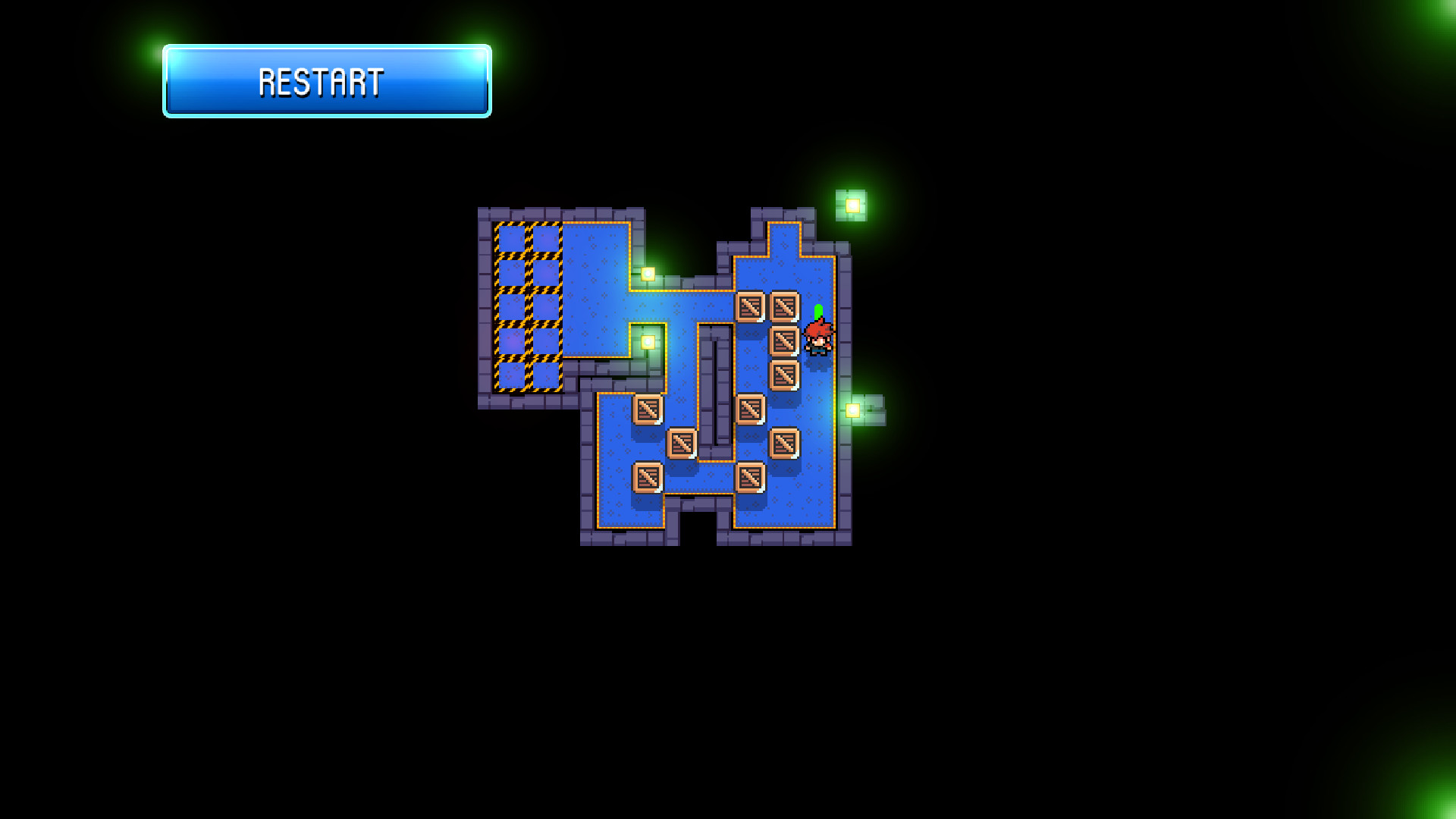Screen dimensions: 1456x819
Task: Click the yellow lamp on the middle wall
Action: [x=648, y=343]
